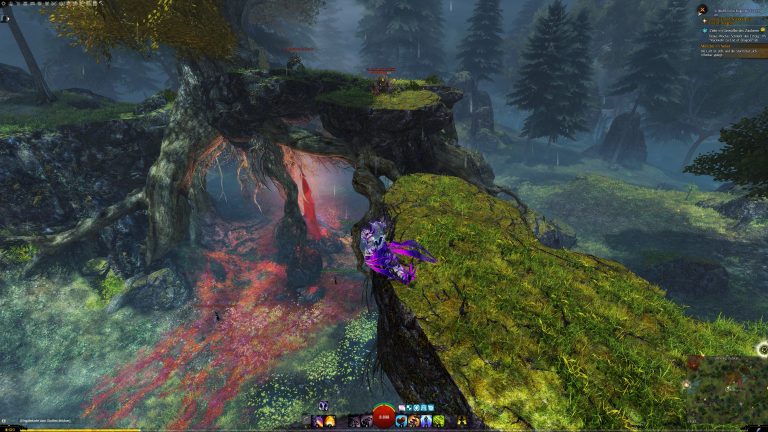Cast the orange glowing weapon skill
Viewport: 768px width, 432px height.
pyautogui.click(x=330, y=421)
